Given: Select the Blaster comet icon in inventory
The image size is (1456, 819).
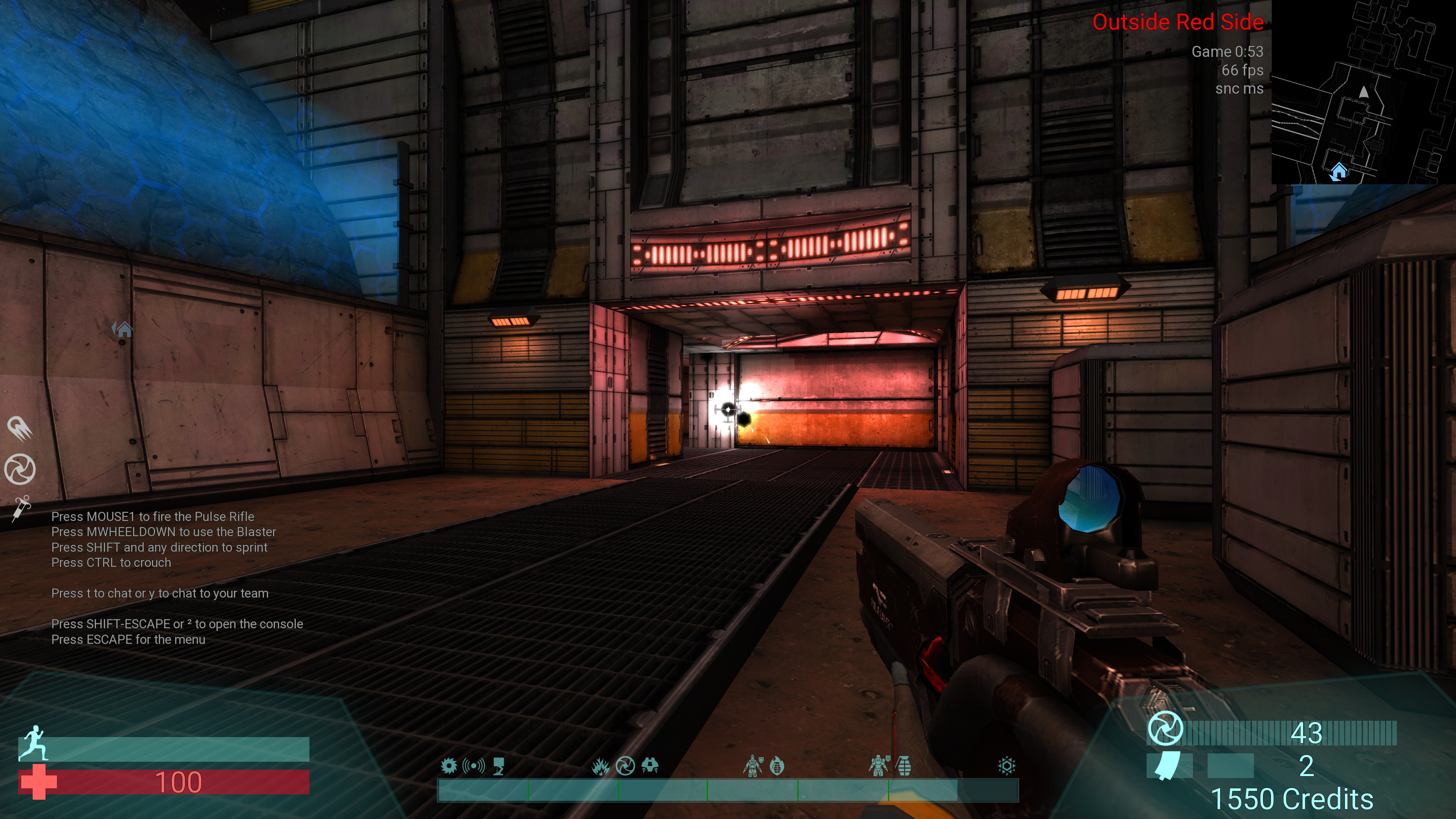Looking at the screenshot, I should [20, 428].
